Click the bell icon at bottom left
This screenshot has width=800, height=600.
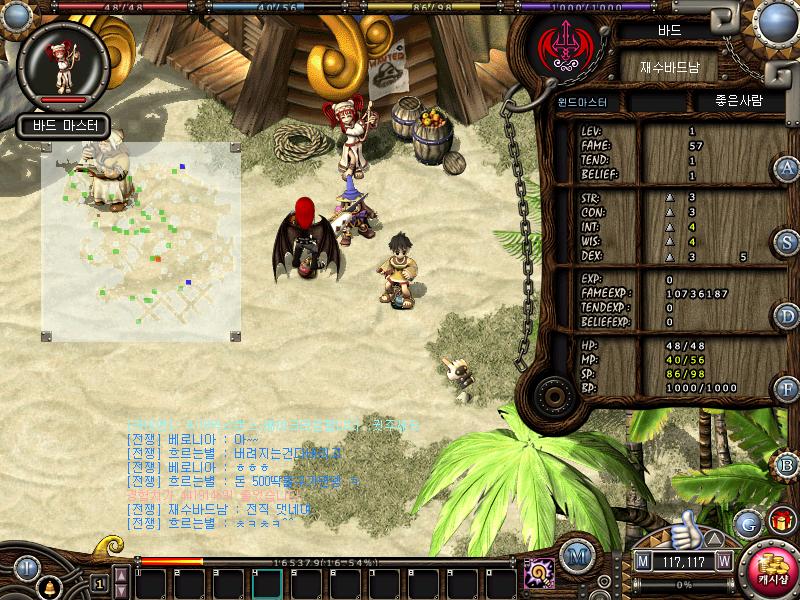point(47,585)
